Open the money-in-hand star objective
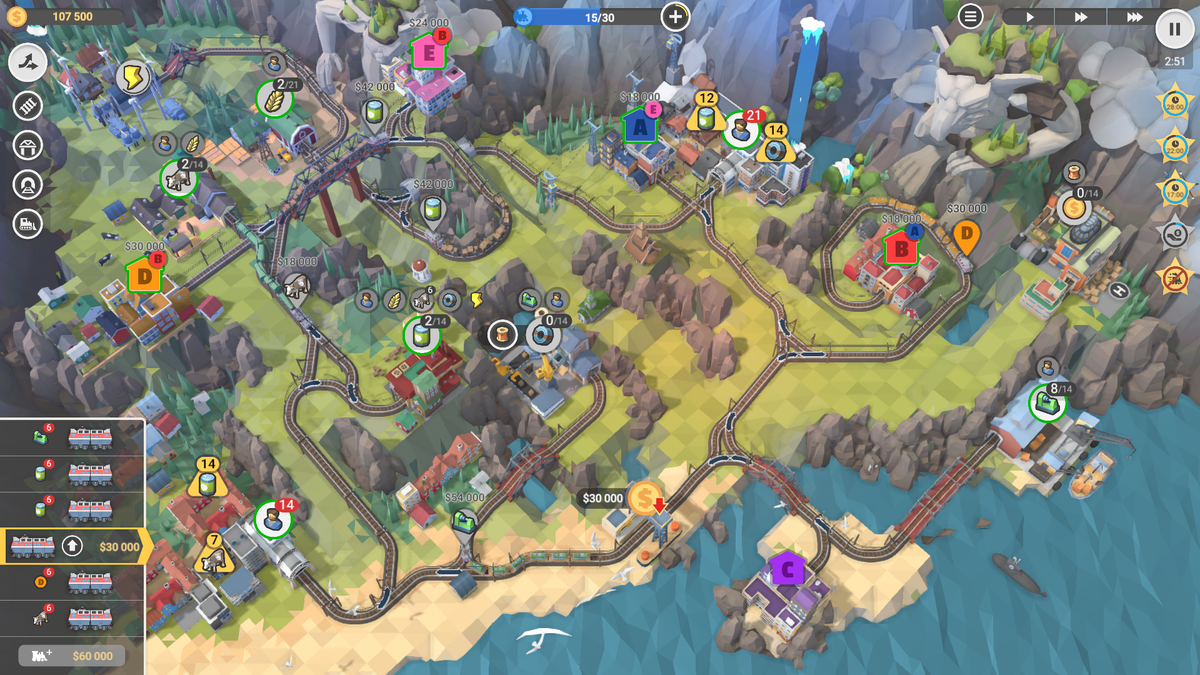 point(1174,232)
